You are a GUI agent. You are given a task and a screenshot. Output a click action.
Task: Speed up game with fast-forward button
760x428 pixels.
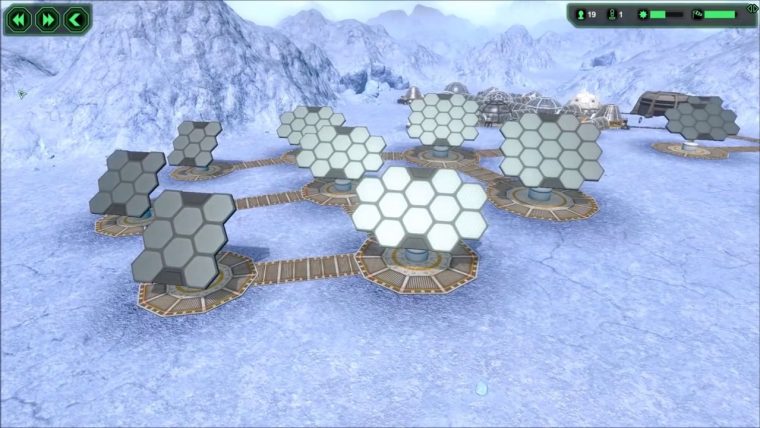(47, 19)
